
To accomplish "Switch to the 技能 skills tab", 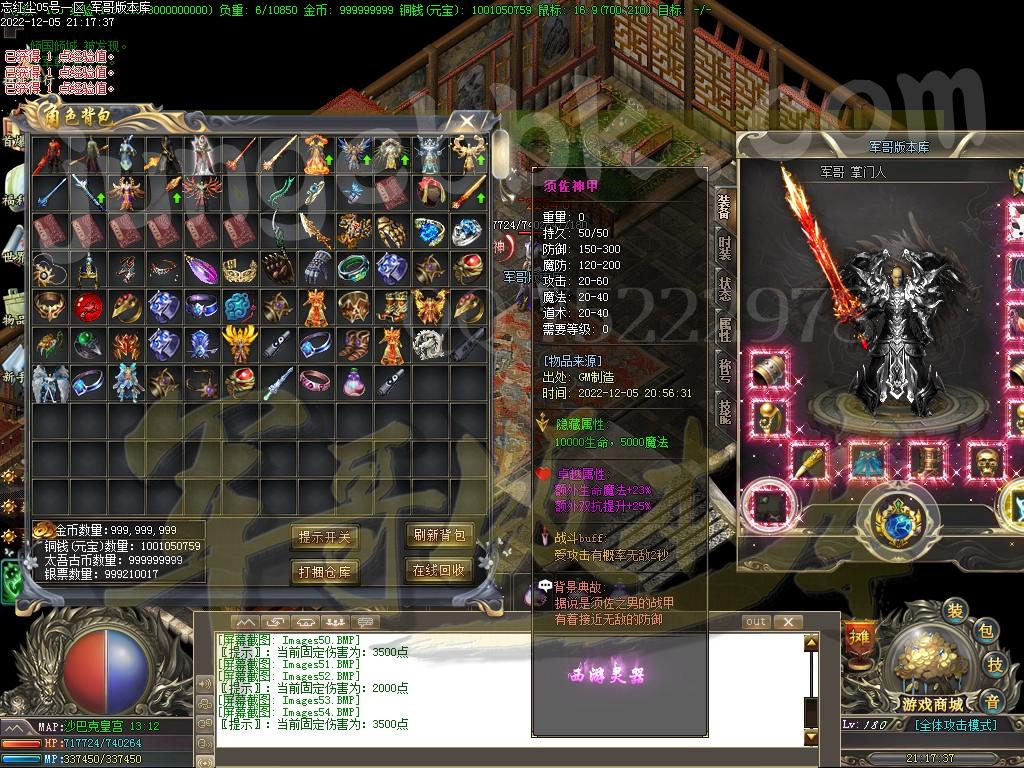I will coord(725,410).
